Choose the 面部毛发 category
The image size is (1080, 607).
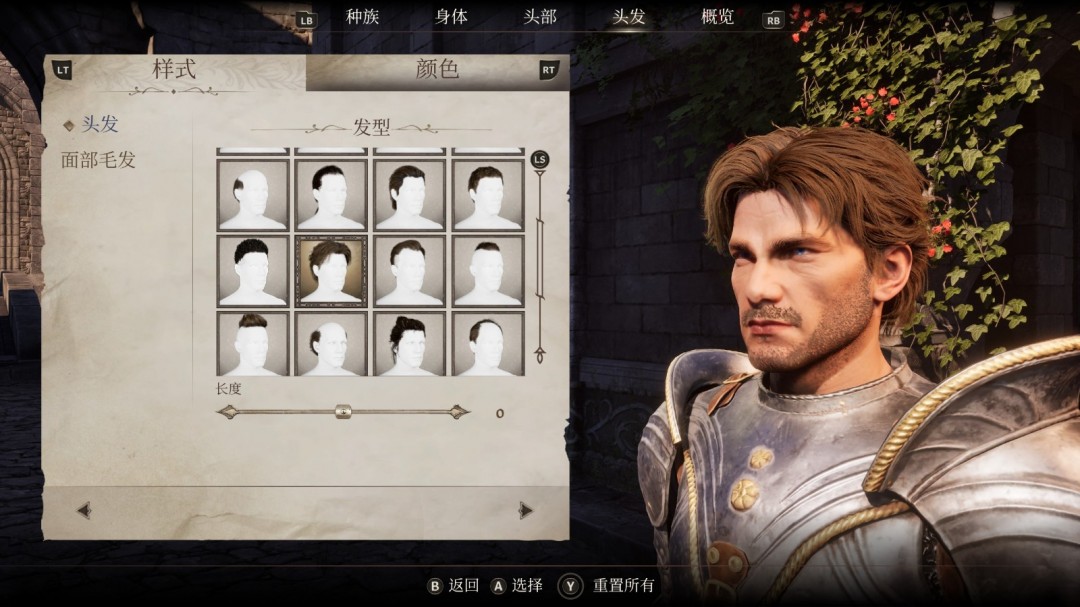point(98,160)
